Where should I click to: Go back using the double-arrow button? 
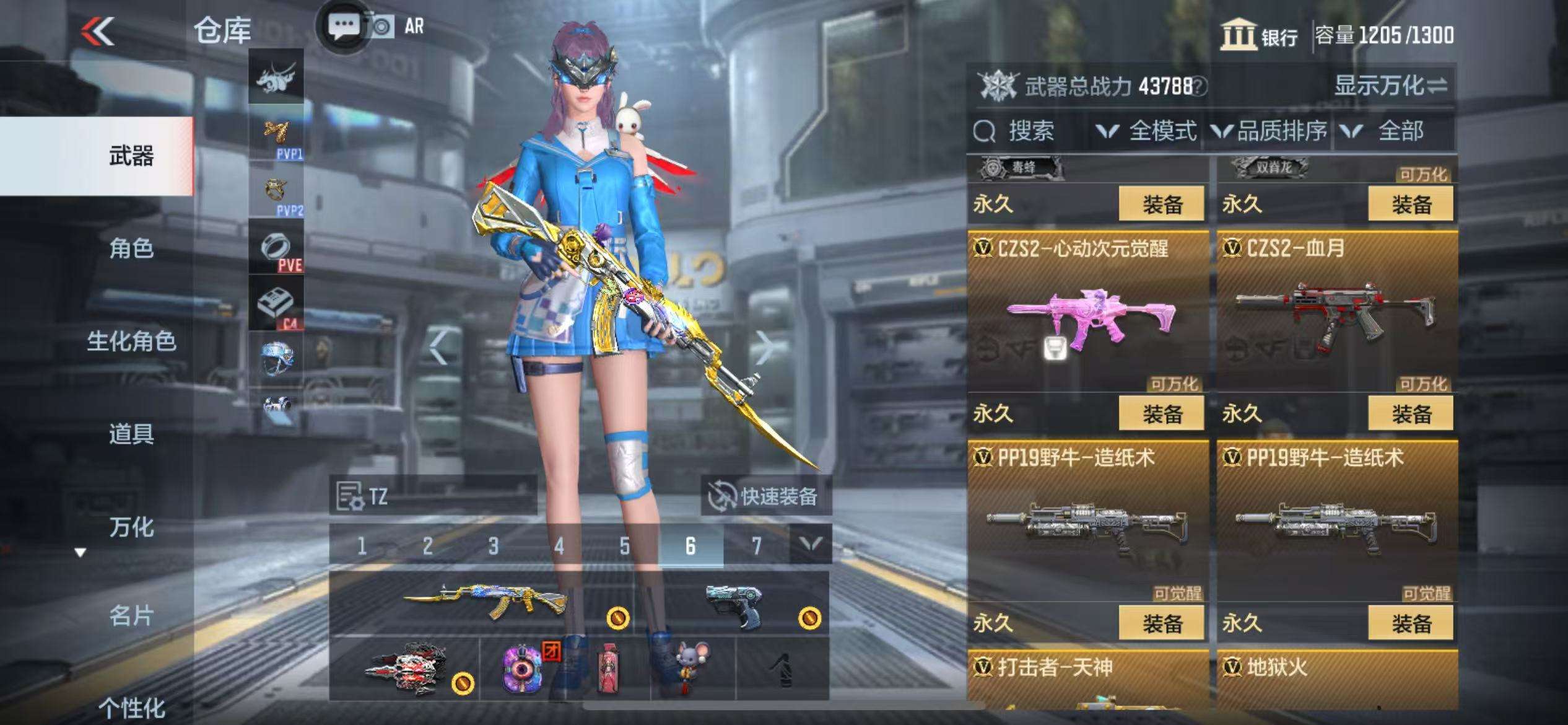[x=98, y=31]
